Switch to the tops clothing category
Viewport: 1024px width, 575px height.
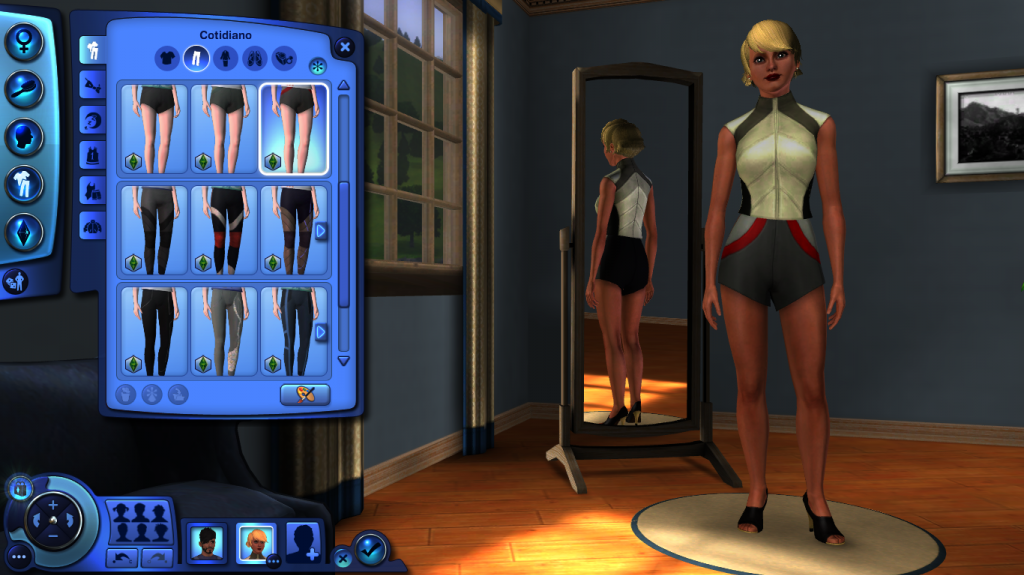pos(166,59)
